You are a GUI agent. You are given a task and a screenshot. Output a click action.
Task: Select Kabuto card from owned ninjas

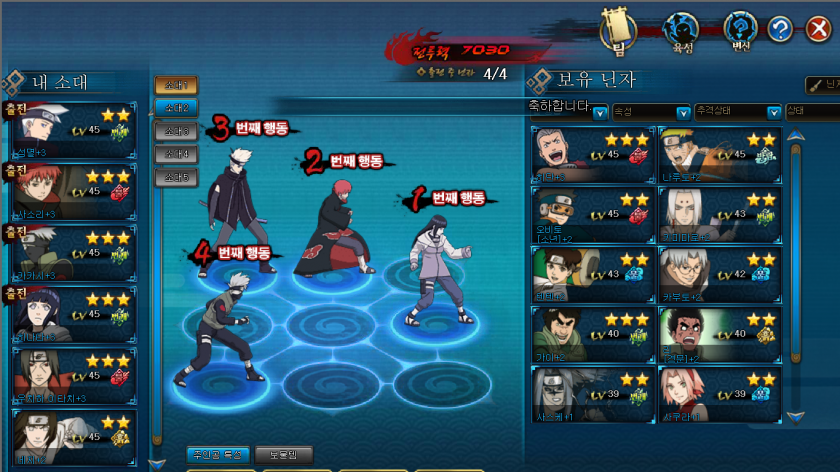click(719, 274)
